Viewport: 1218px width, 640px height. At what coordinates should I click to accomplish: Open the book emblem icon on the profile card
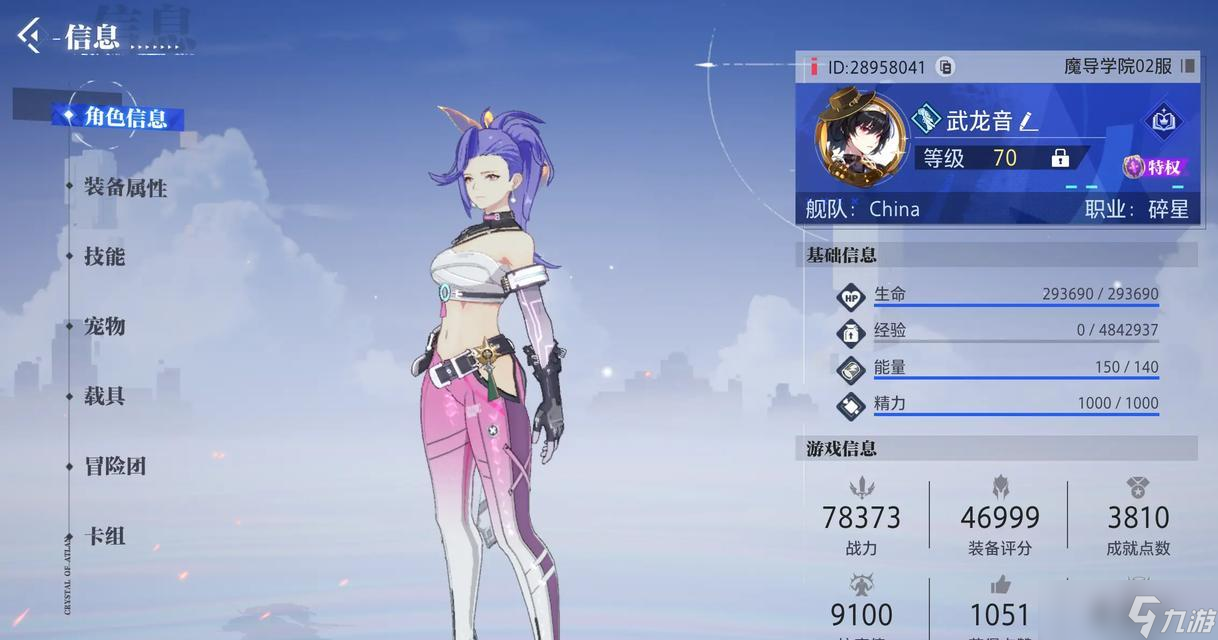pos(1162,121)
